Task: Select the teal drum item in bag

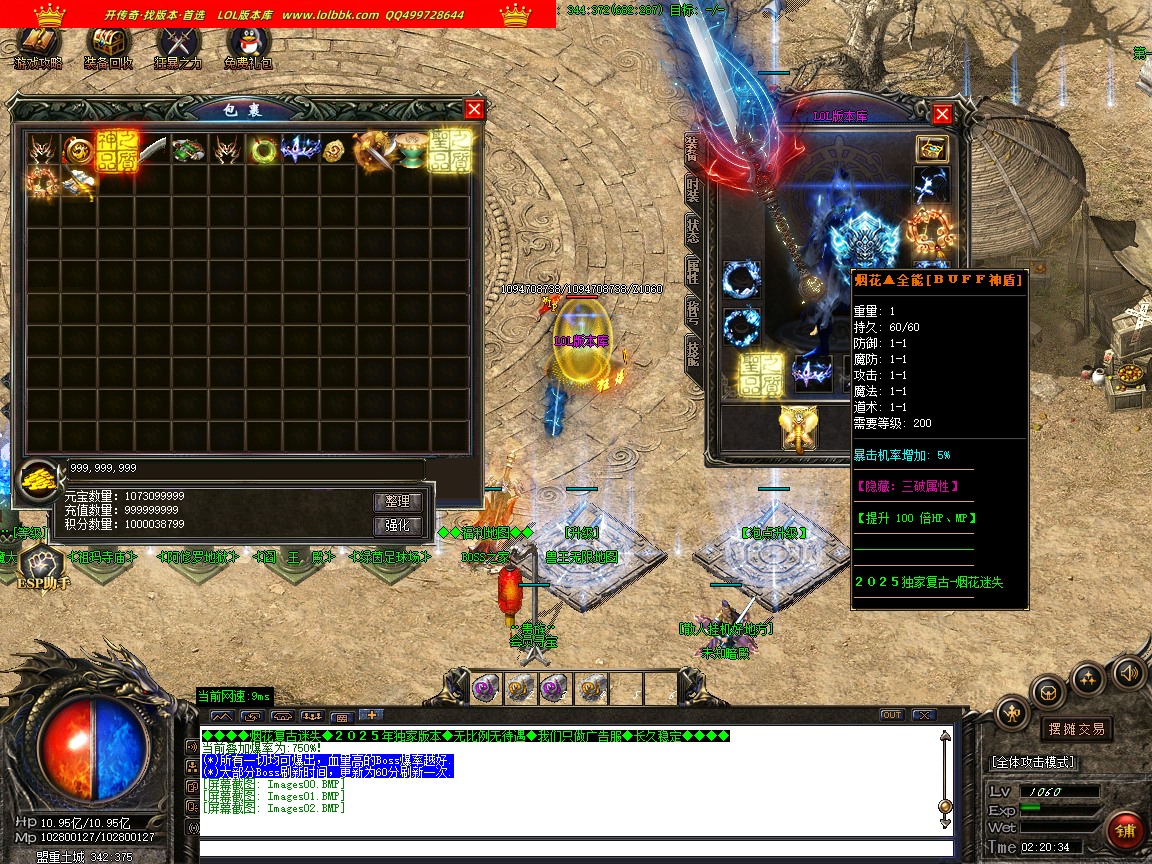Action: [x=411, y=151]
